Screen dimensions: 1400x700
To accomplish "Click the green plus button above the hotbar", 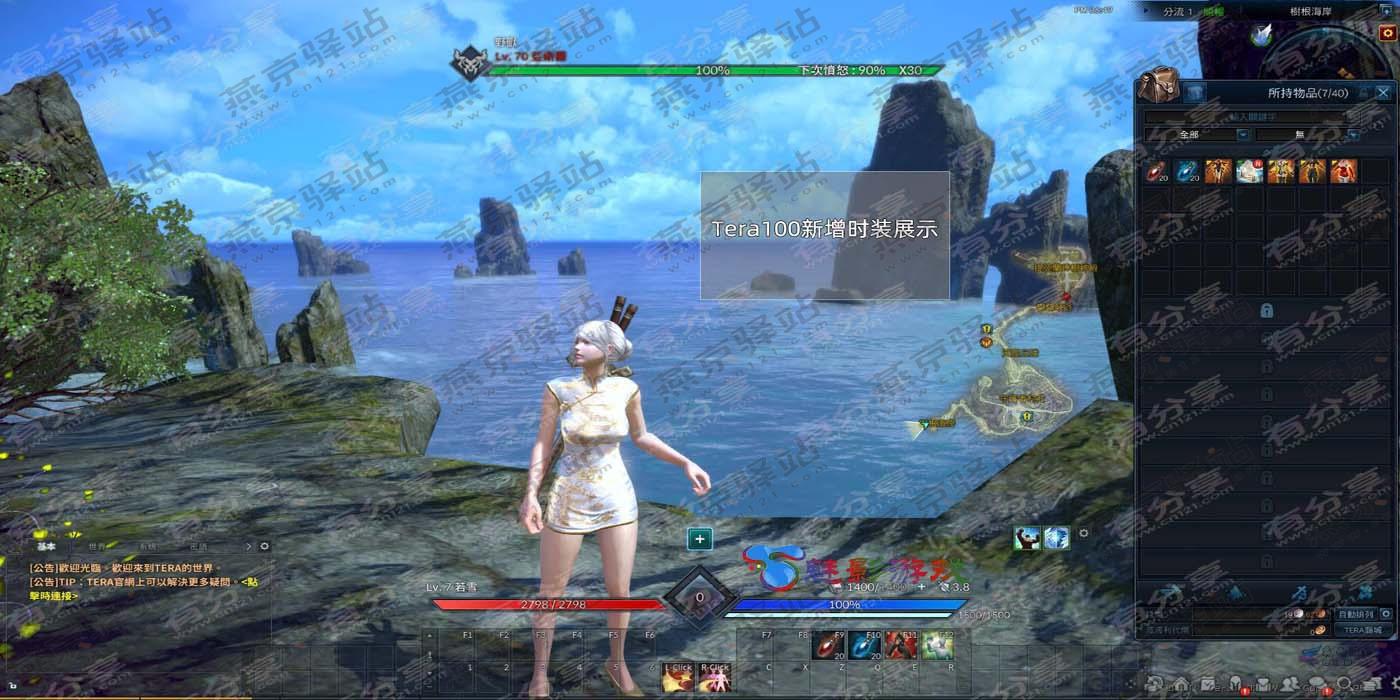I will pos(700,539).
